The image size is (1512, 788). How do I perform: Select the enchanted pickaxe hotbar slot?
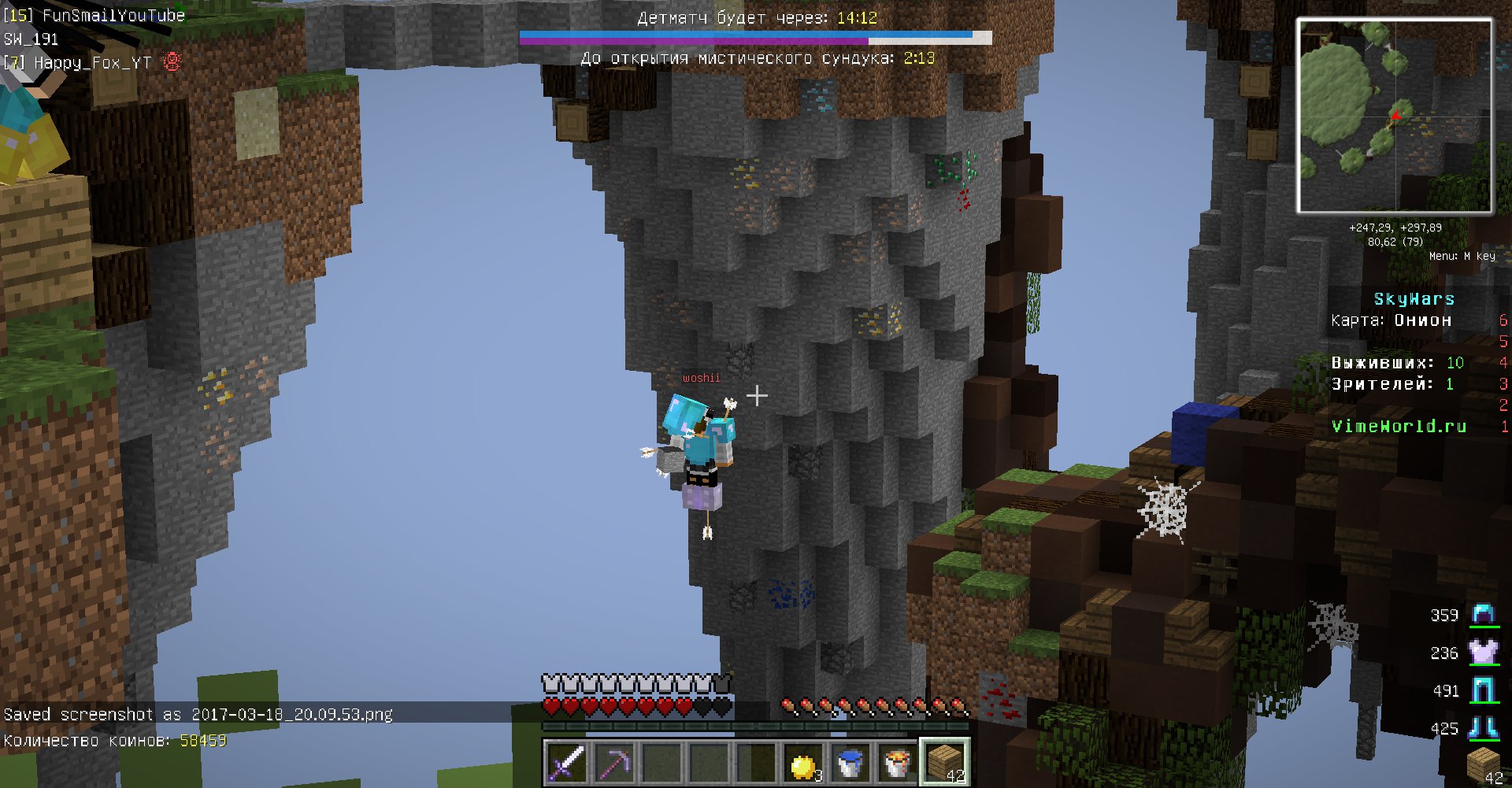[x=613, y=762]
